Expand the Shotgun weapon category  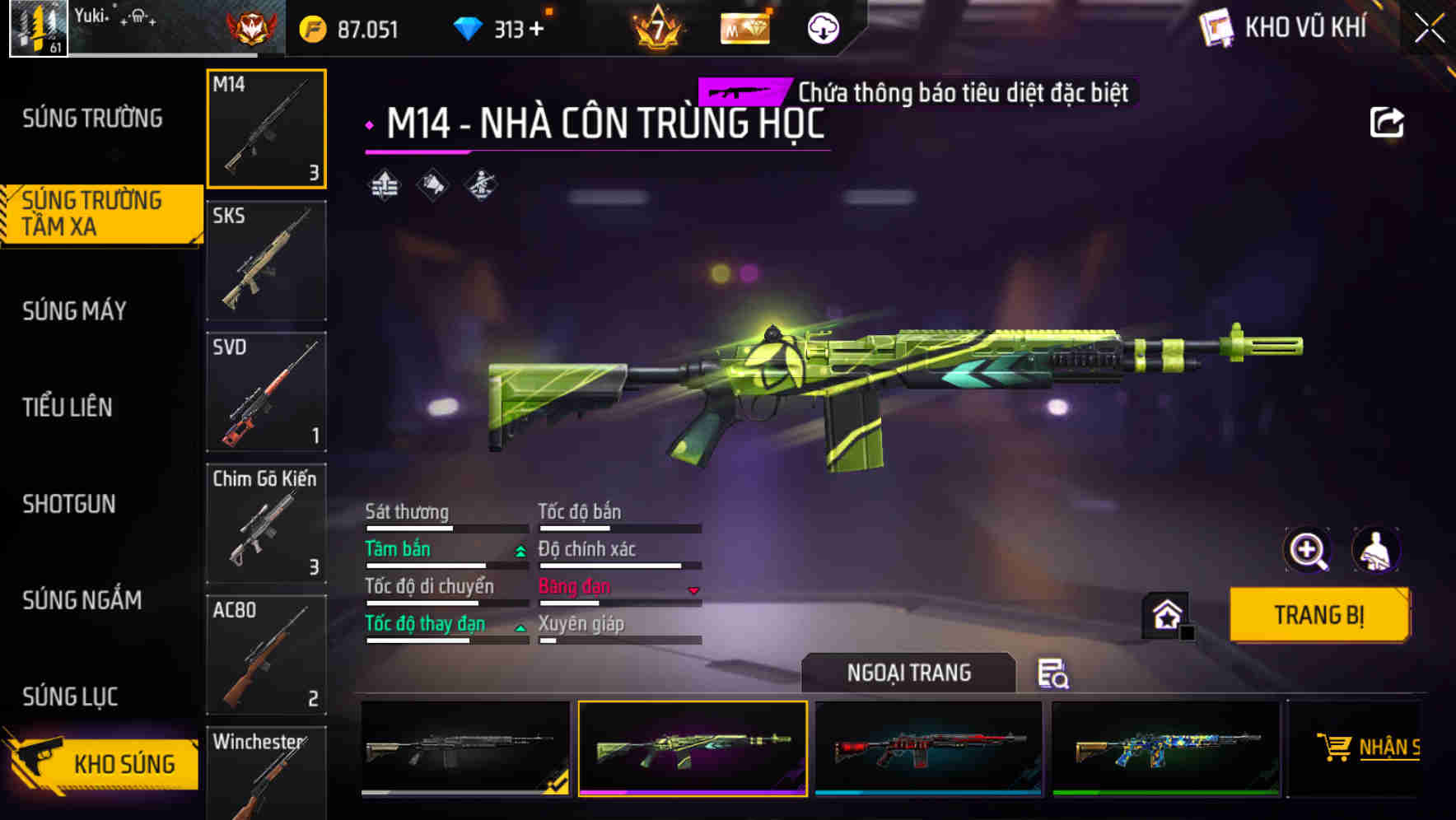pos(70,504)
